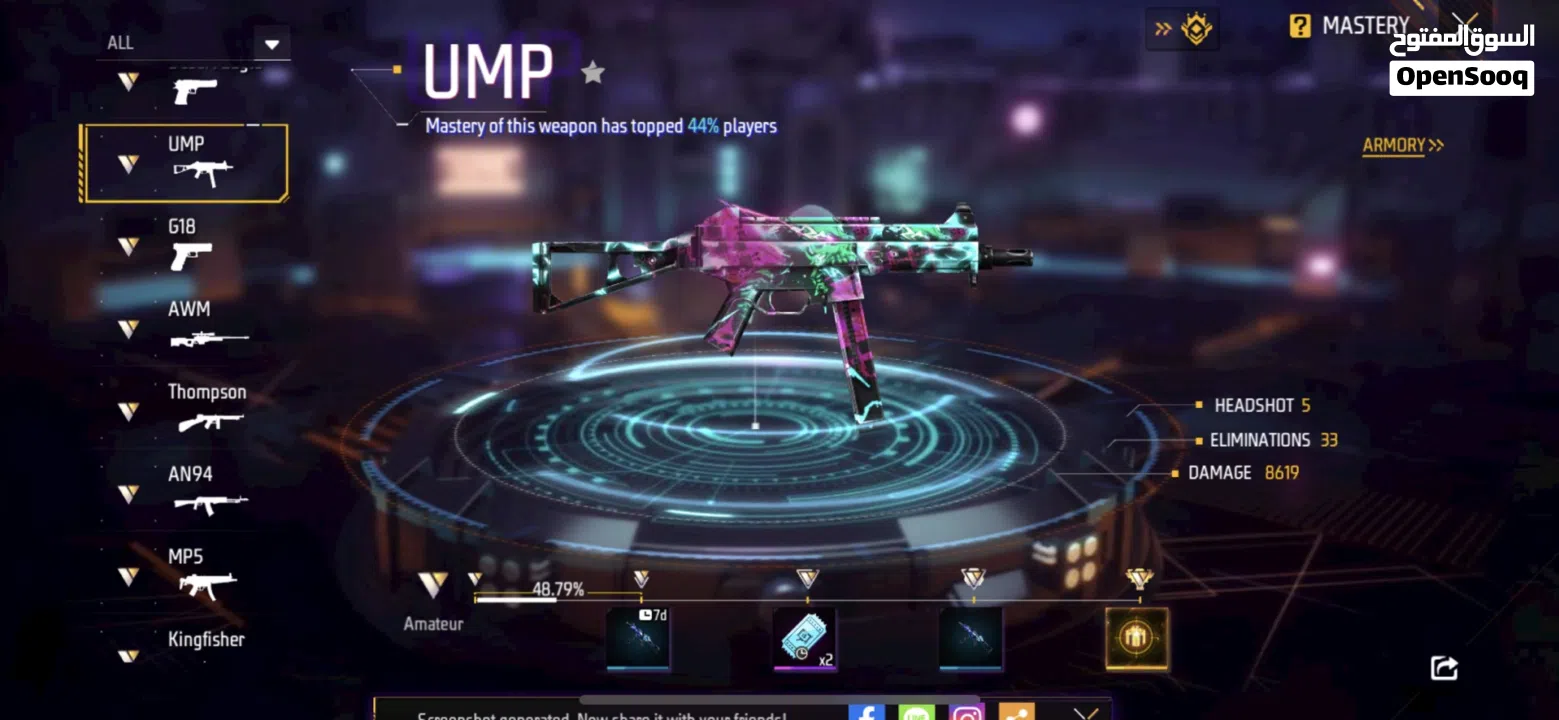Click the Mastery help question mark

pyautogui.click(x=1298, y=26)
